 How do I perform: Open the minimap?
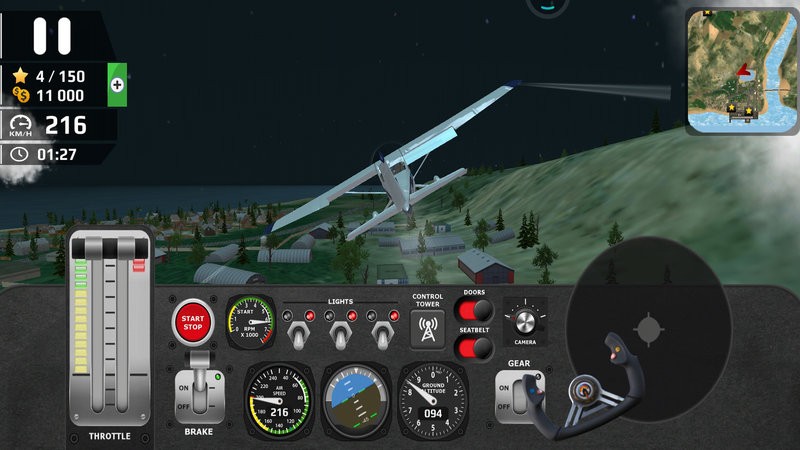pos(741,72)
